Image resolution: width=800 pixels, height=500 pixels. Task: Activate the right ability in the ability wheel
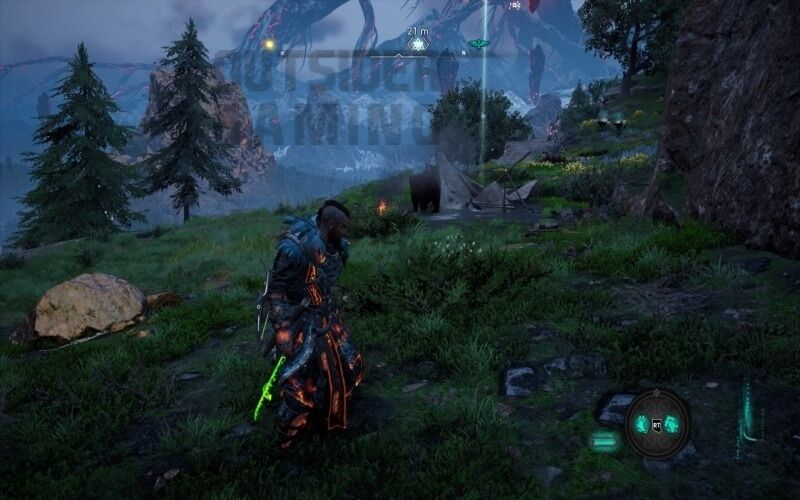(672, 424)
